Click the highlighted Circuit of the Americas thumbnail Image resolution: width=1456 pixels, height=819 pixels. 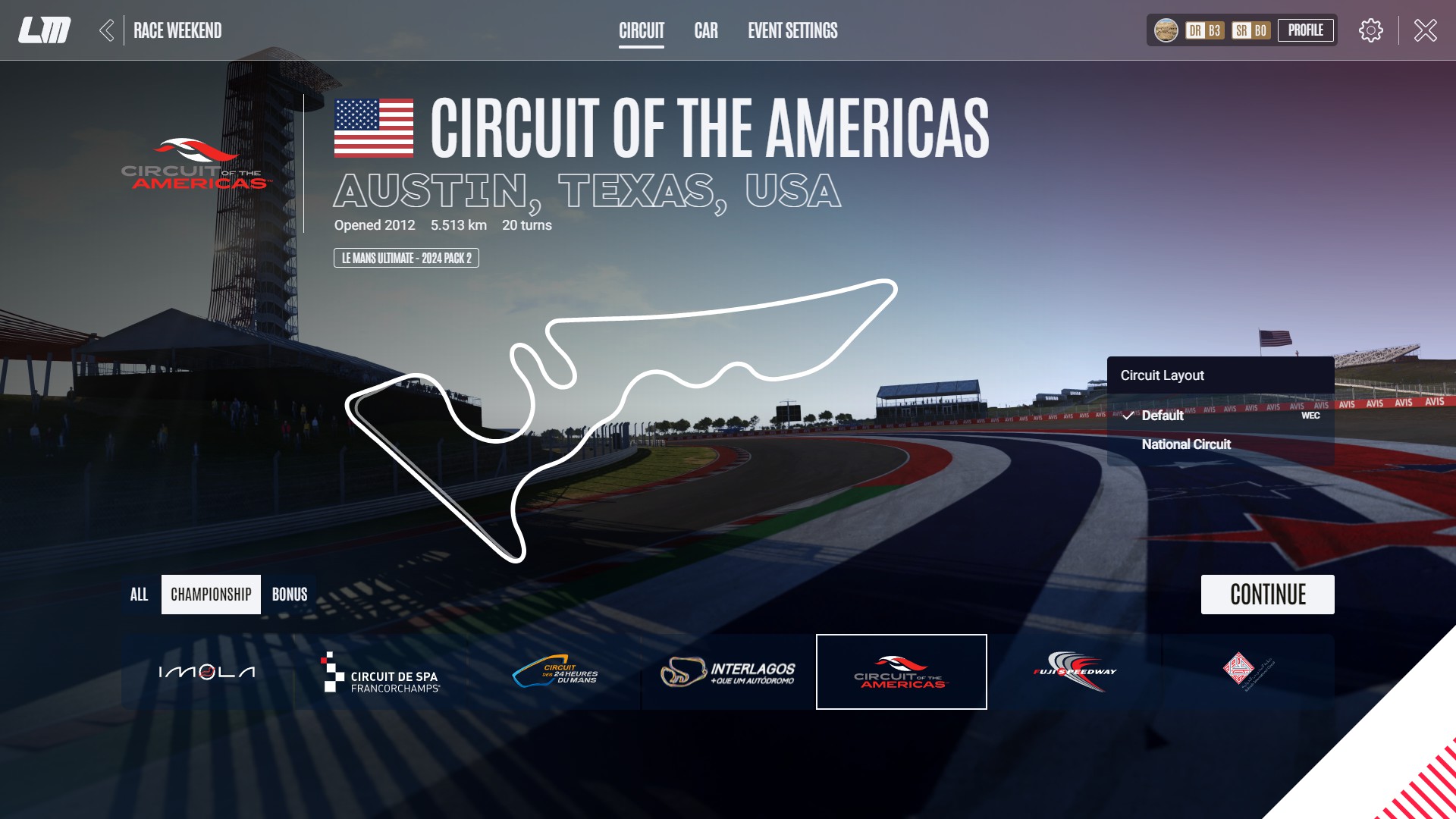tap(901, 672)
